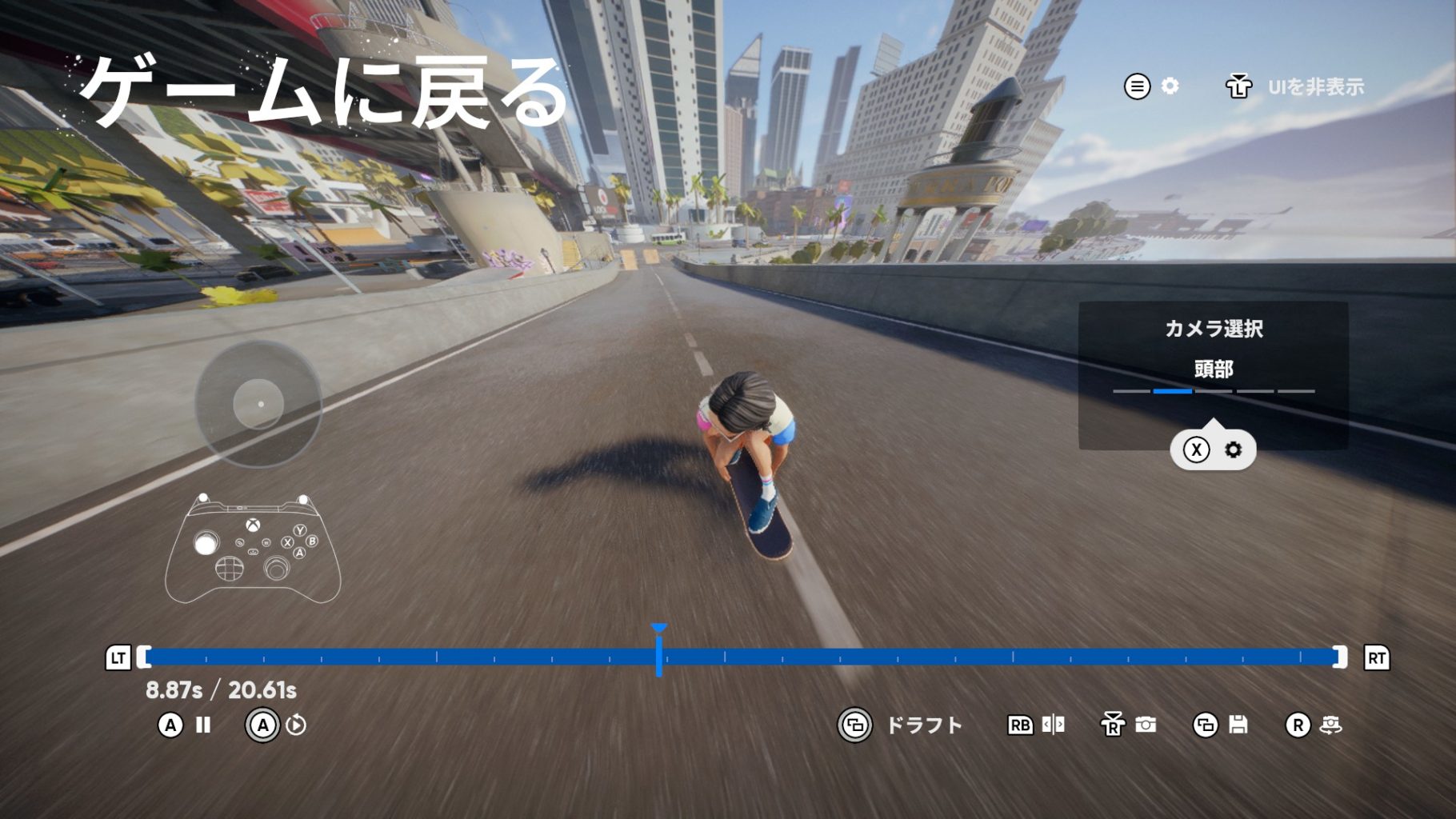This screenshot has height=819, width=1456.
Task: Open the settings gear beside the menu glyph
Action: click(1170, 86)
